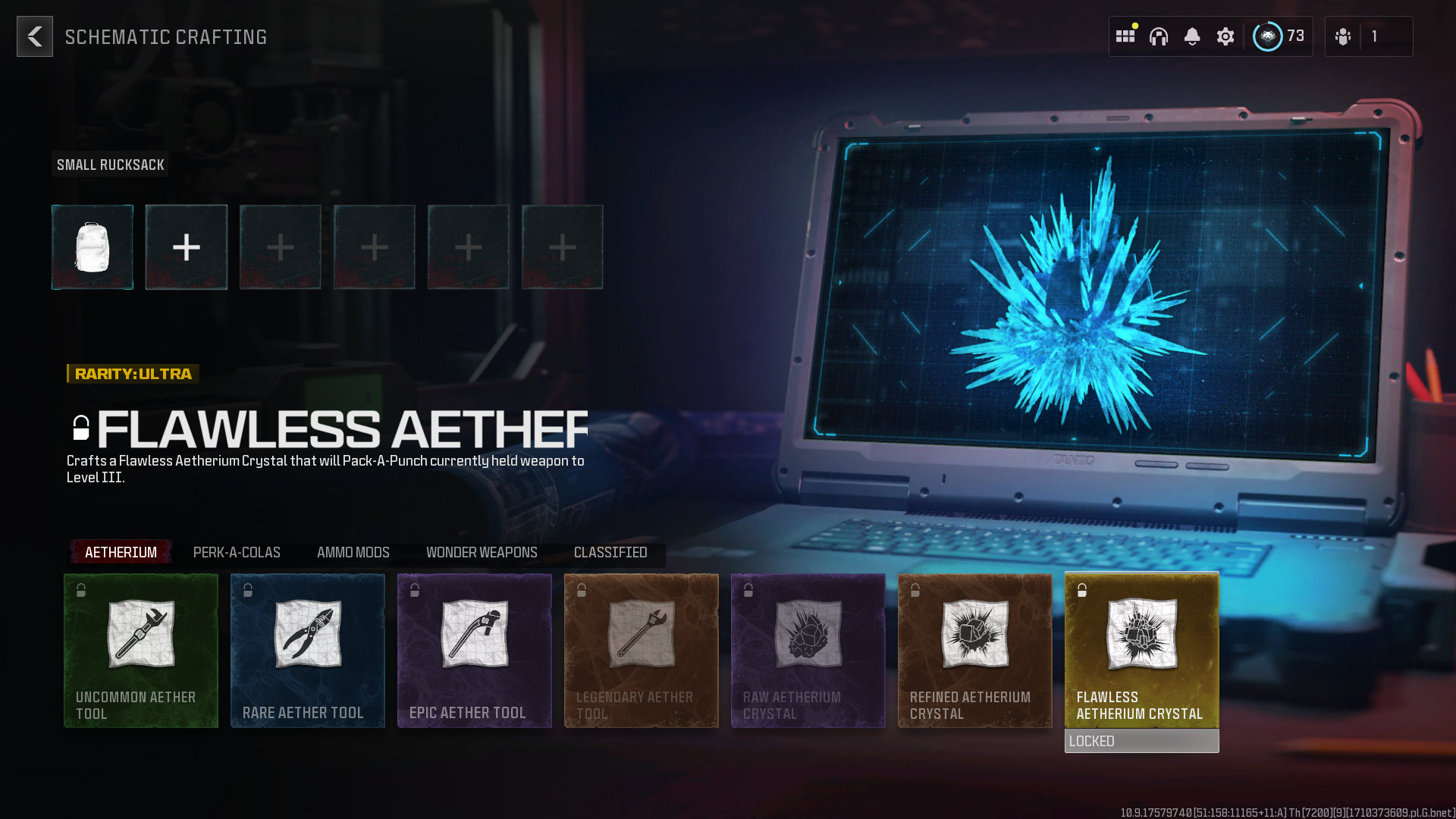Image resolution: width=1456 pixels, height=819 pixels.
Task: Choose the Legendary Aether Tool schematic
Action: (642, 650)
